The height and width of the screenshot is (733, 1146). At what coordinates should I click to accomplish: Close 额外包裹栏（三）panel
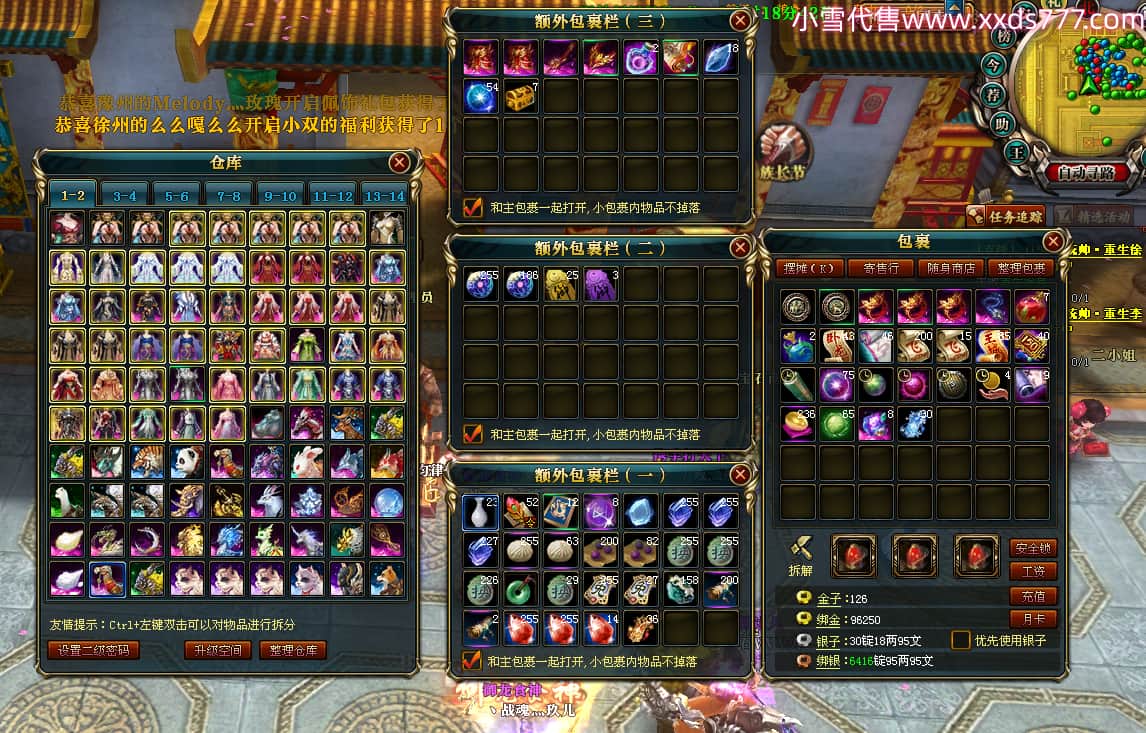(x=740, y=20)
